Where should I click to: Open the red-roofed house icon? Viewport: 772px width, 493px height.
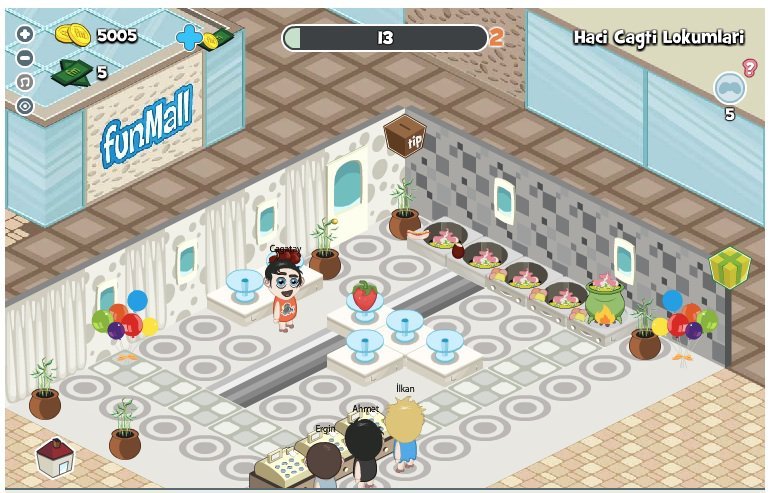tap(55, 458)
